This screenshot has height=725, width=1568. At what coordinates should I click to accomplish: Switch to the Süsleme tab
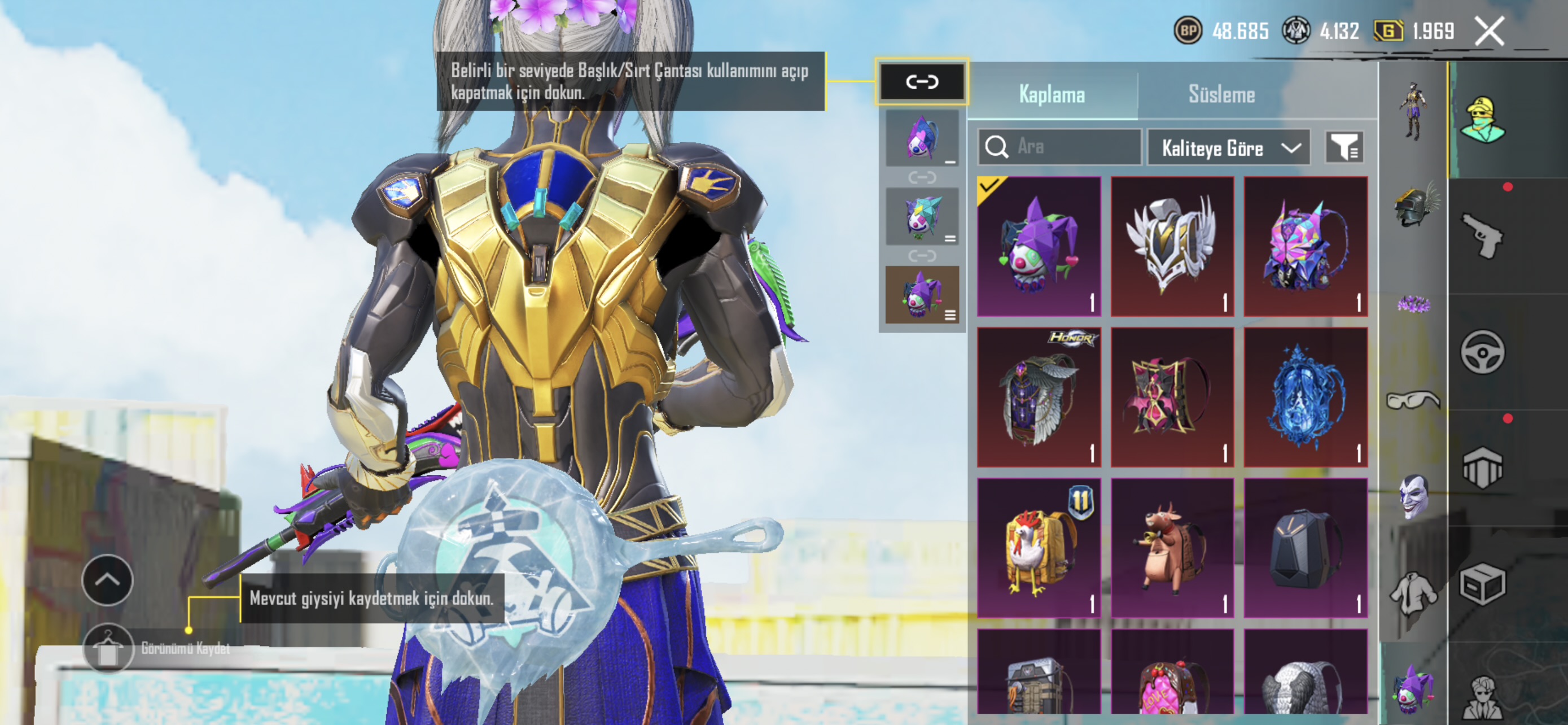(x=1221, y=94)
